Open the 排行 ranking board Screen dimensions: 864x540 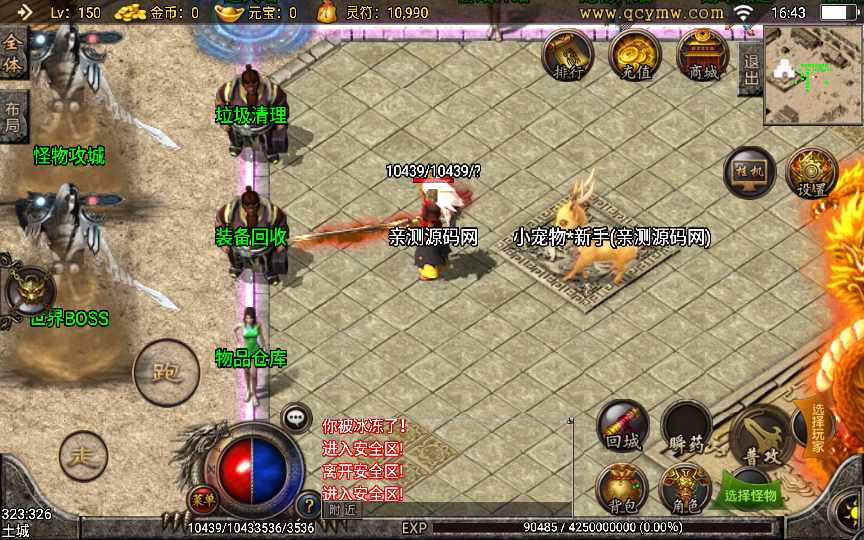[567, 56]
